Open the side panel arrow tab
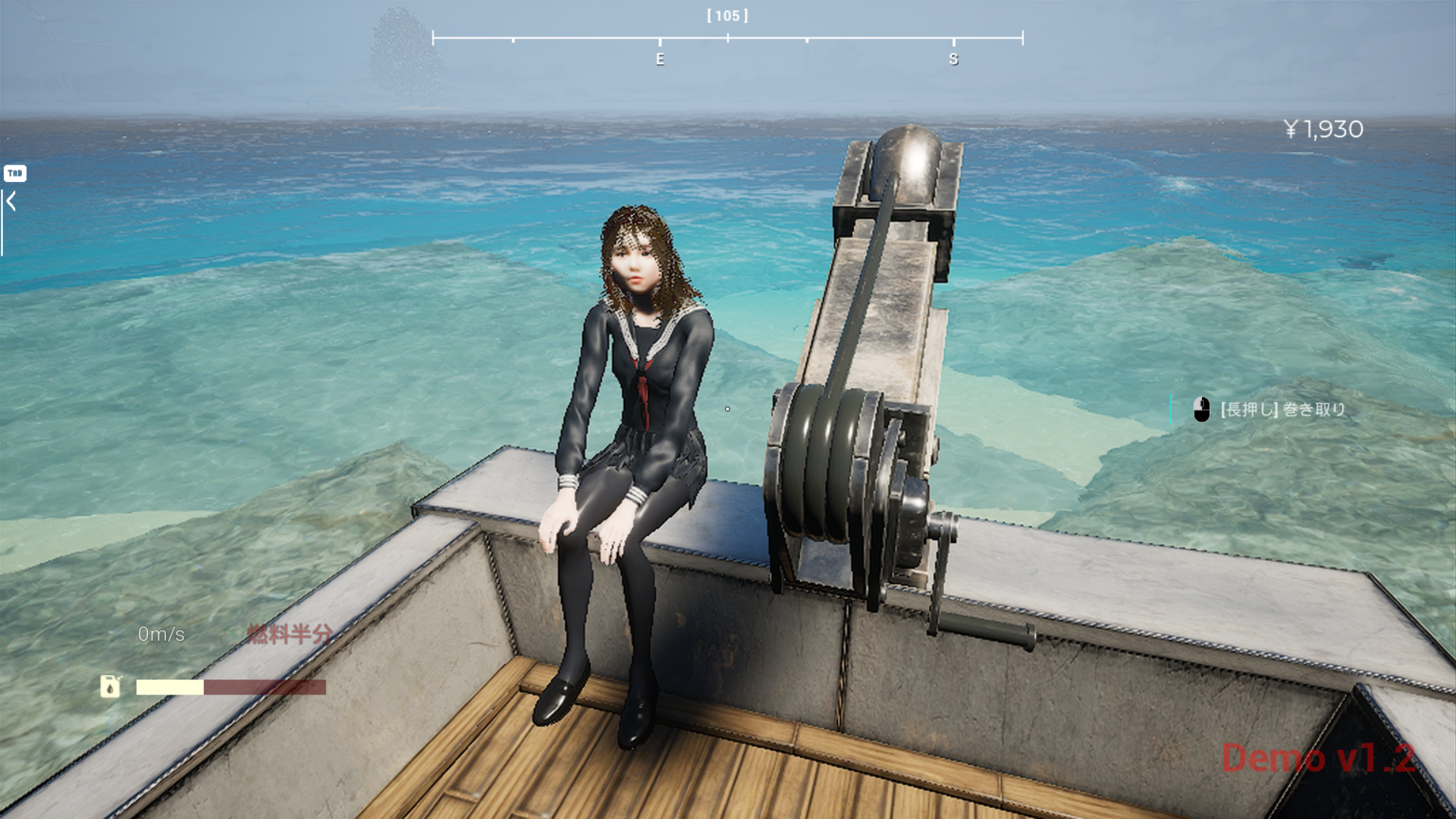The width and height of the screenshot is (1456, 819). pyautogui.click(x=11, y=202)
